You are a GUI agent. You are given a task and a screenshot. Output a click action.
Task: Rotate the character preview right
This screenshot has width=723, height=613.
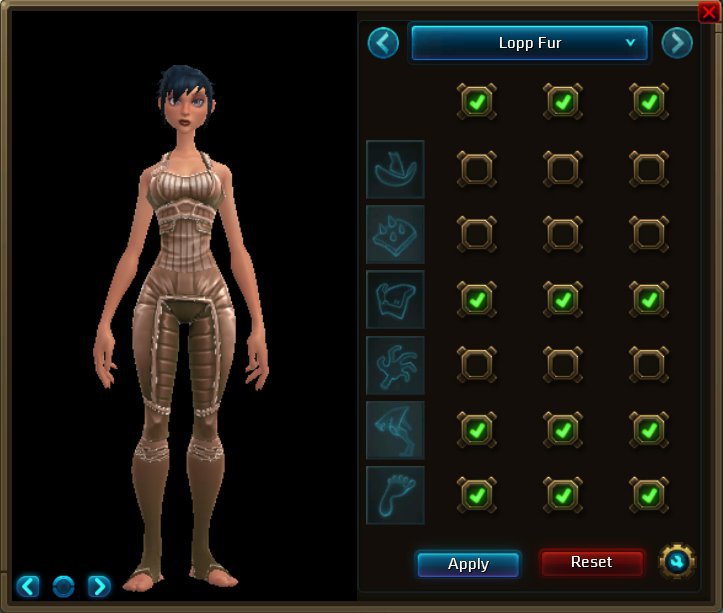[x=99, y=585]
